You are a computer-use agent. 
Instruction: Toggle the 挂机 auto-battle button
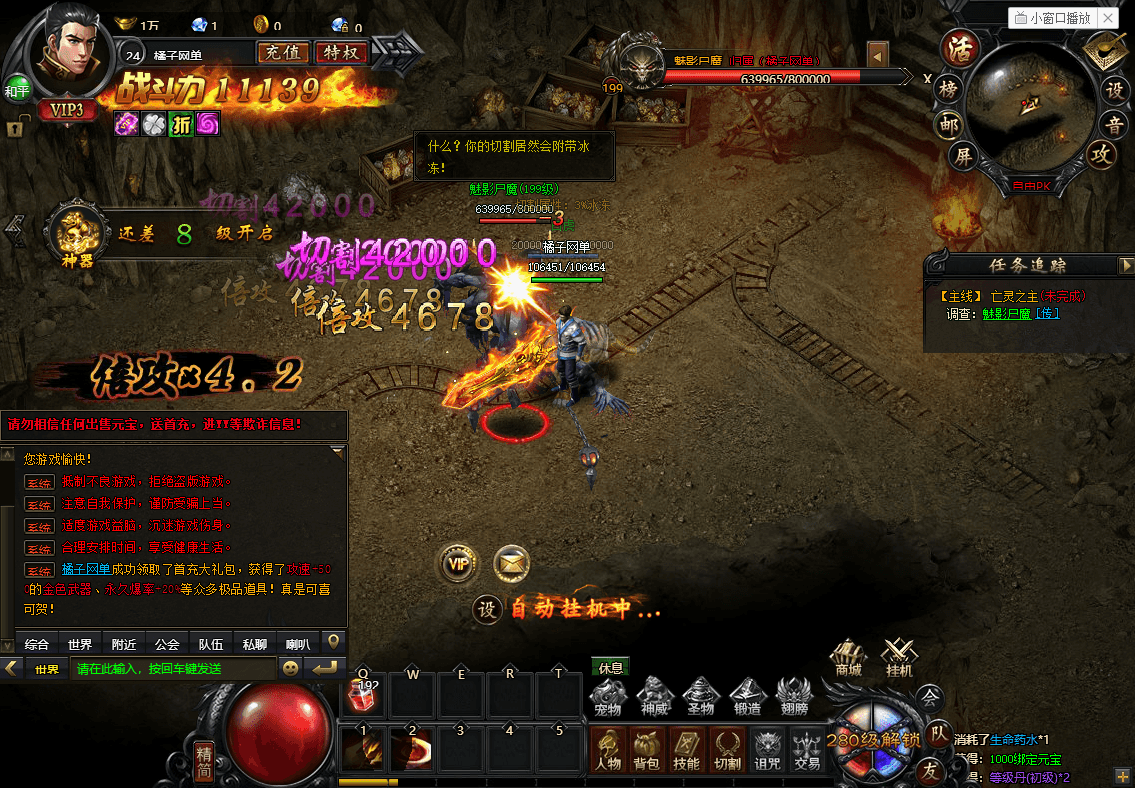898,657
